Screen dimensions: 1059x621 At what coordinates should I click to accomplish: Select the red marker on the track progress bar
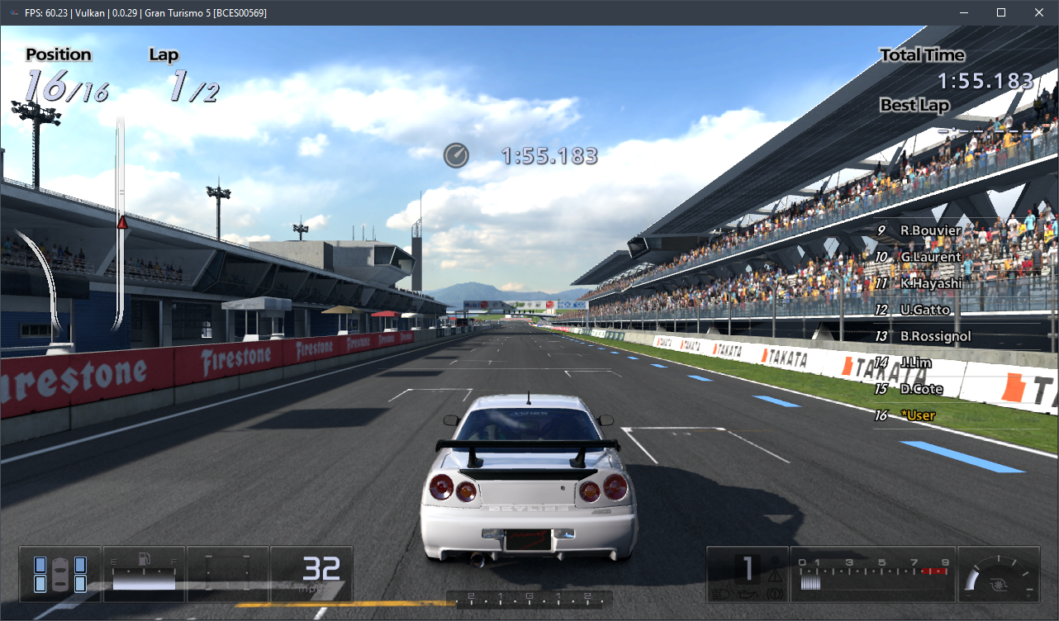123,222
